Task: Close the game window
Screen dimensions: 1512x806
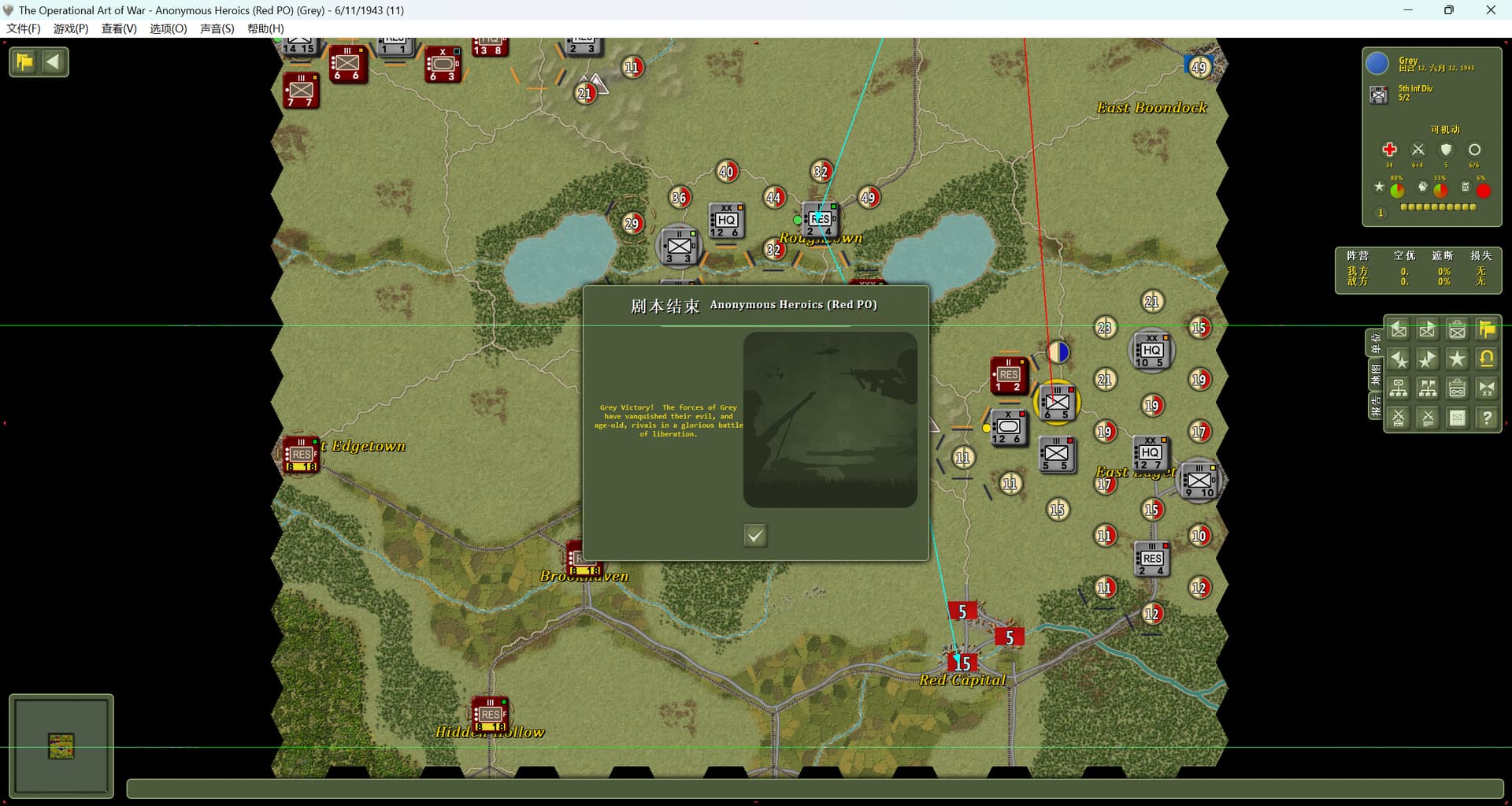Action: click(x=1490, y=10)
